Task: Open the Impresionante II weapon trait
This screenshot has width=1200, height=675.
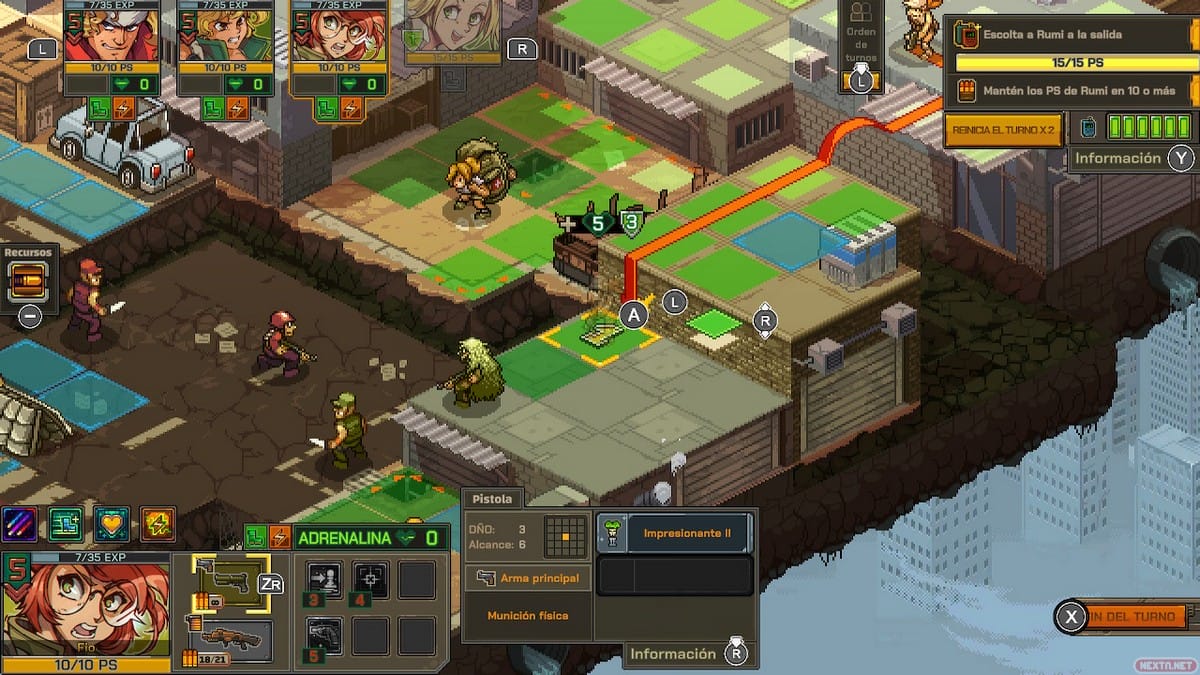Action: (675, 534)
